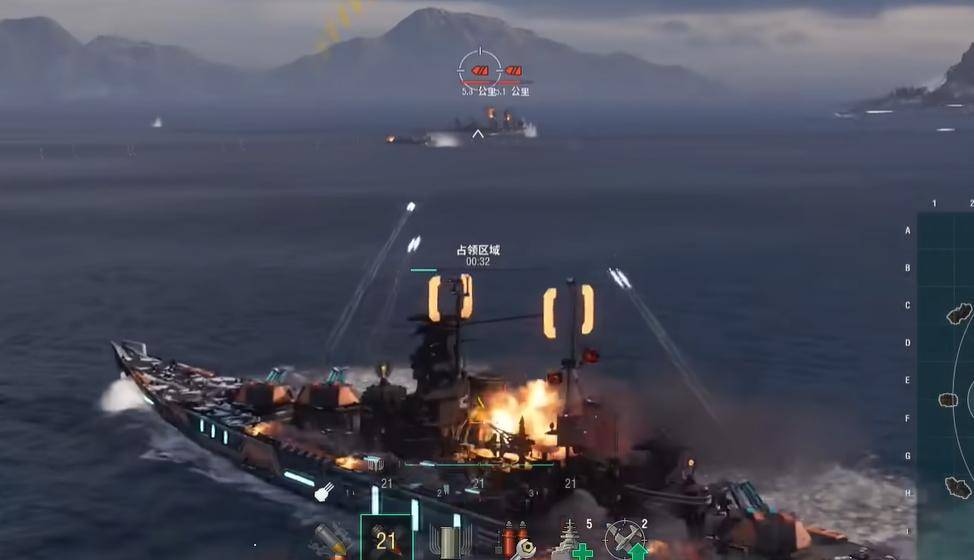
Task: Launch the fighter plane consumable
Action: tap(627, 540)
